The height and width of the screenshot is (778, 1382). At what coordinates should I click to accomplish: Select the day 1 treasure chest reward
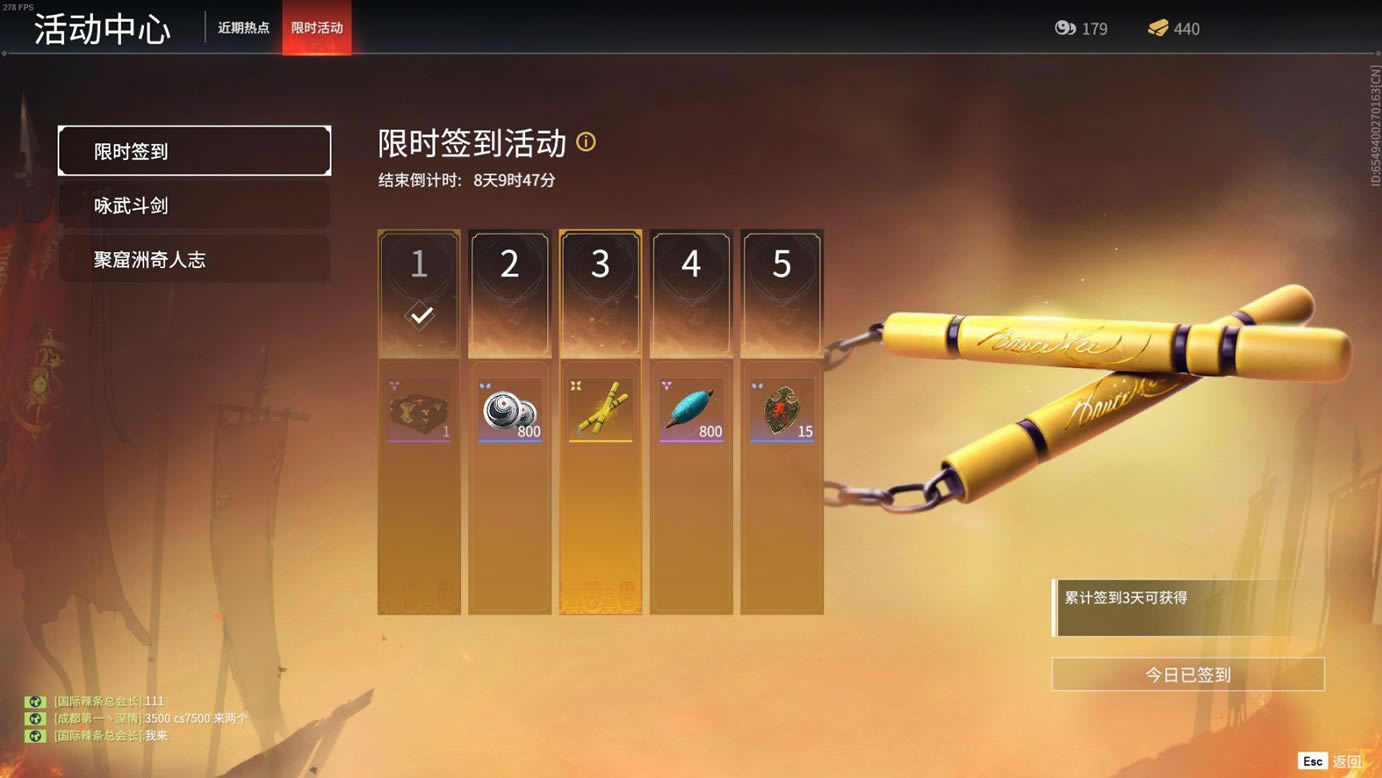419,410
